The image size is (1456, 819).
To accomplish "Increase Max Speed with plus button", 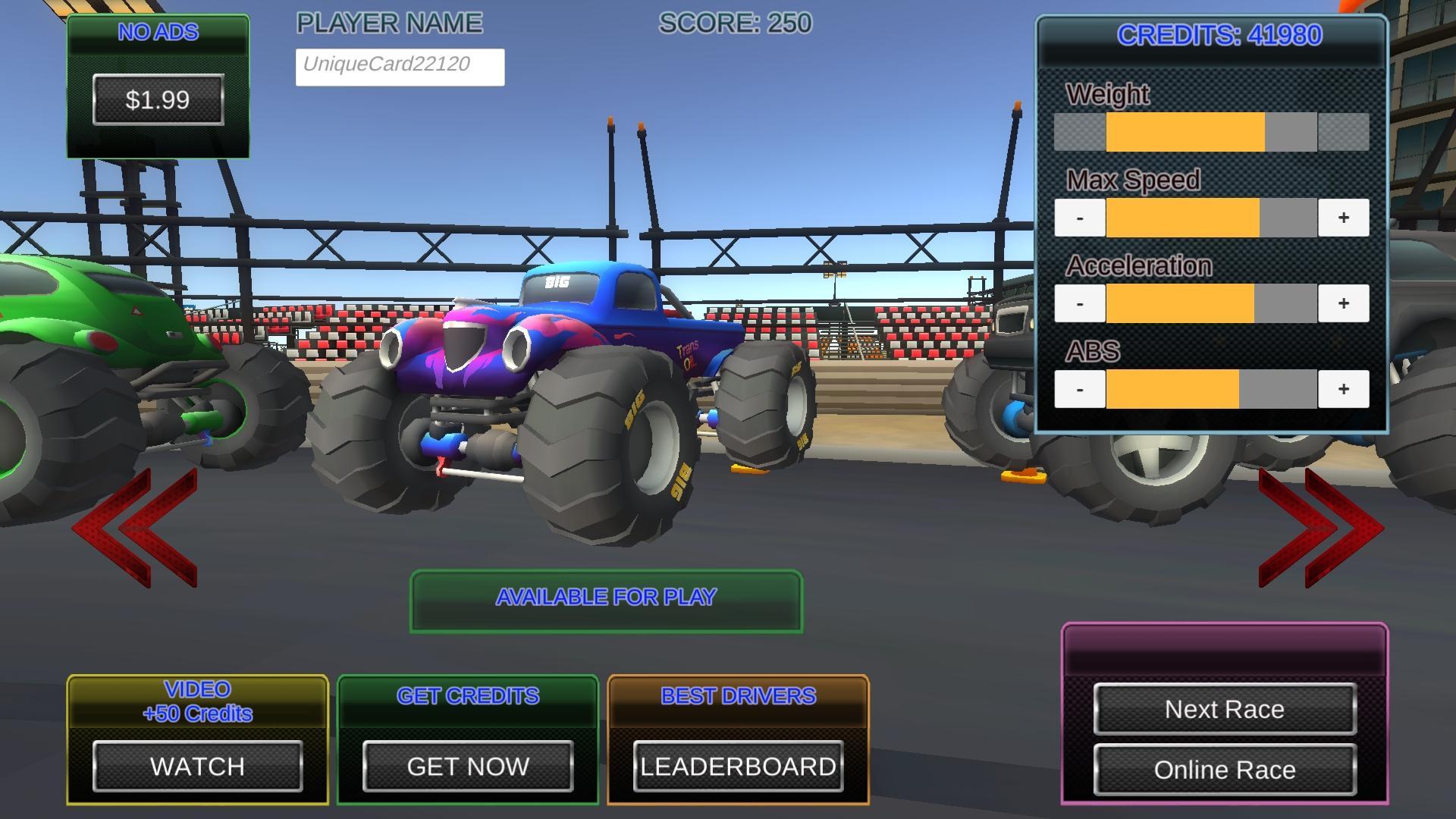I will pos(1343,218).
